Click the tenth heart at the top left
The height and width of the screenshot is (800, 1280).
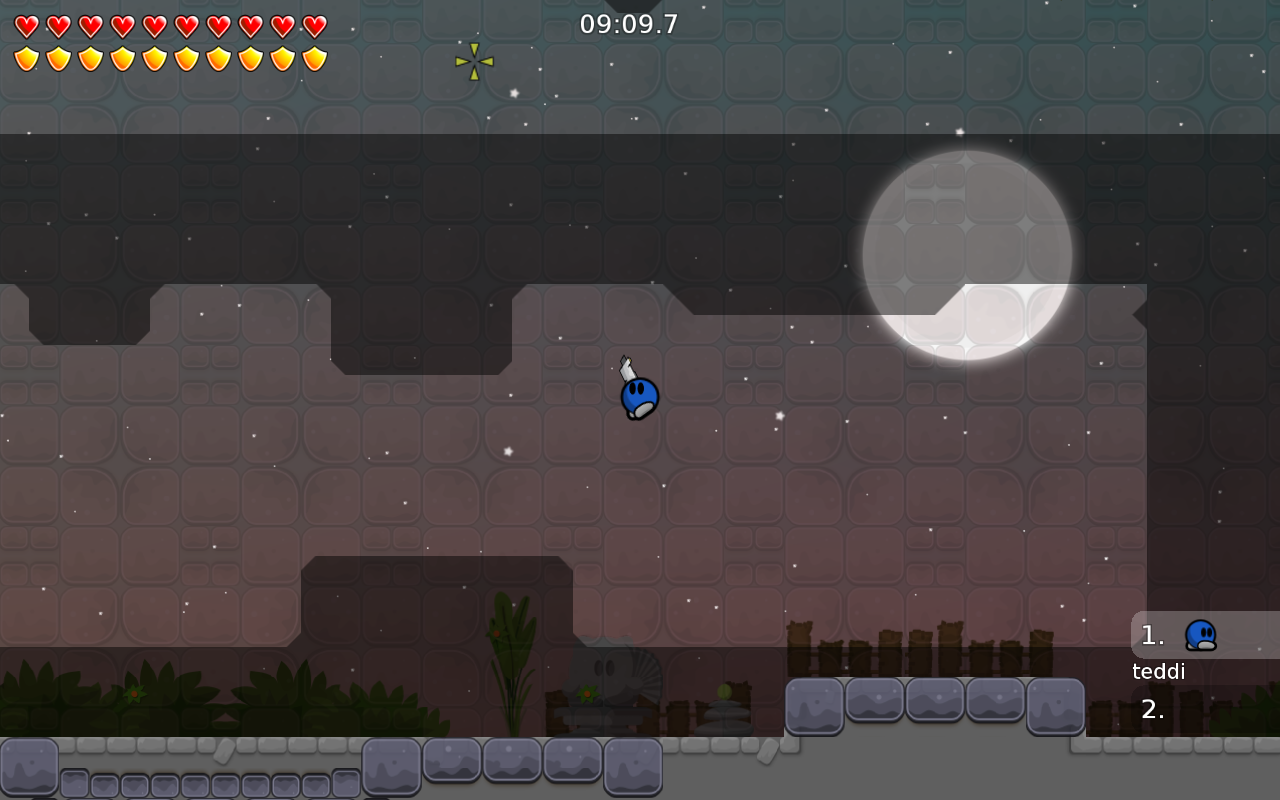pyautogui.click(x=313, y=24)
